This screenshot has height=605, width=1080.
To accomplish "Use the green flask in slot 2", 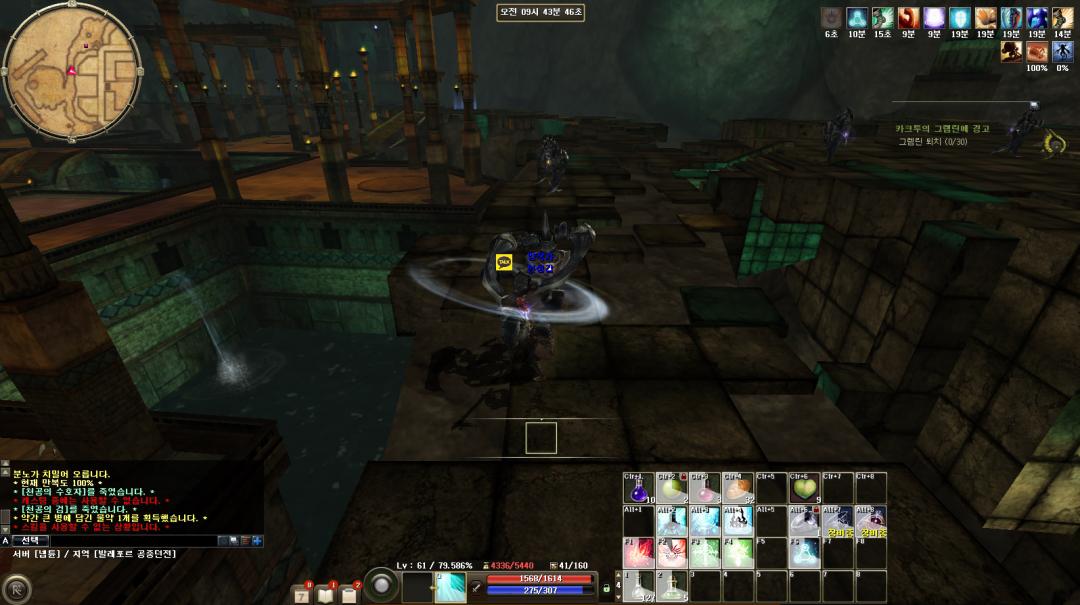I will [x=671, y=586].
